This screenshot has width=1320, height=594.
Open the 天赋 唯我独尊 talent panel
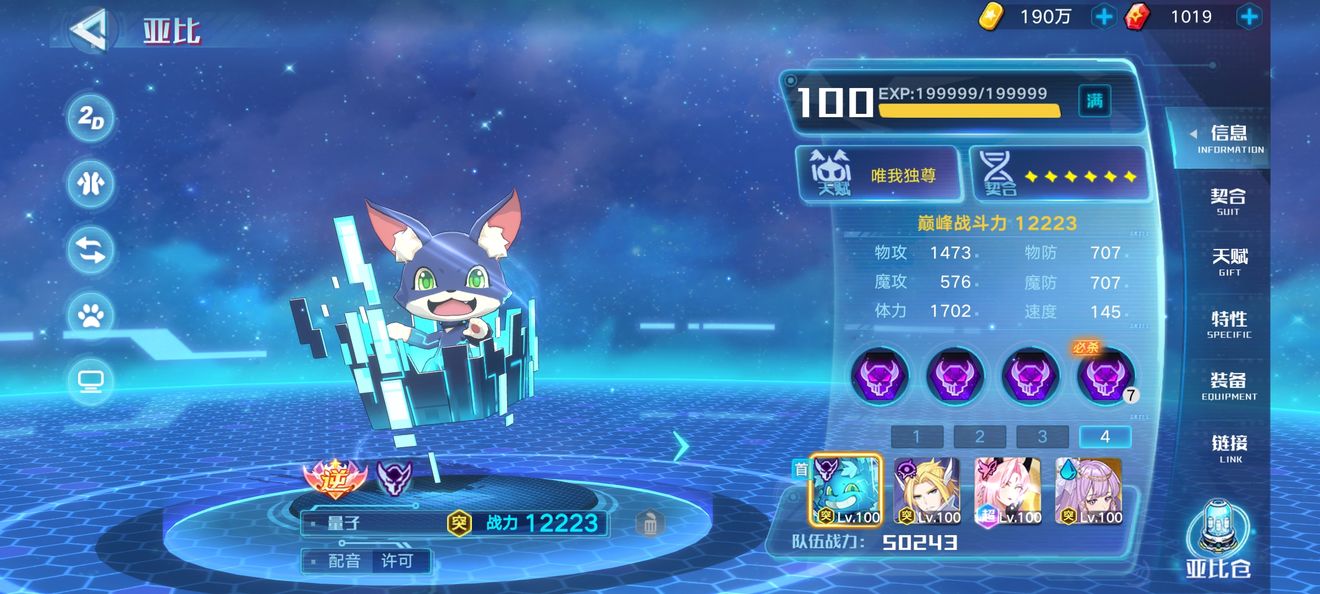coord(880,175)
